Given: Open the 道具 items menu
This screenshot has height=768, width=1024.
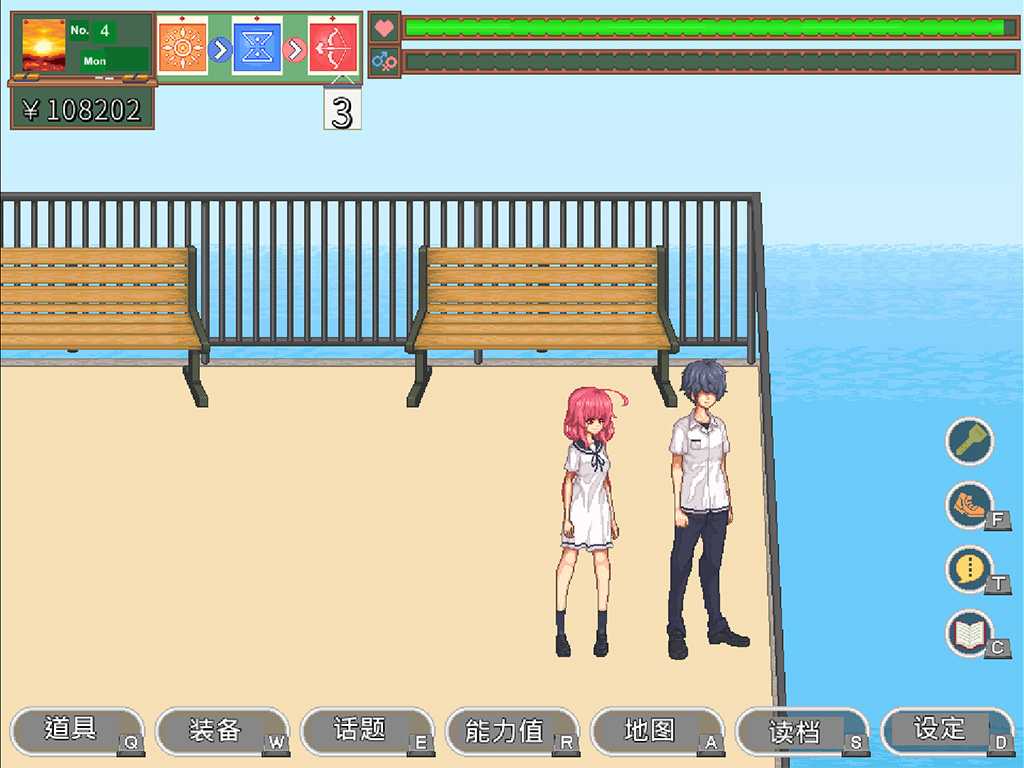Looking at the screenshot, I should [72, 730].
